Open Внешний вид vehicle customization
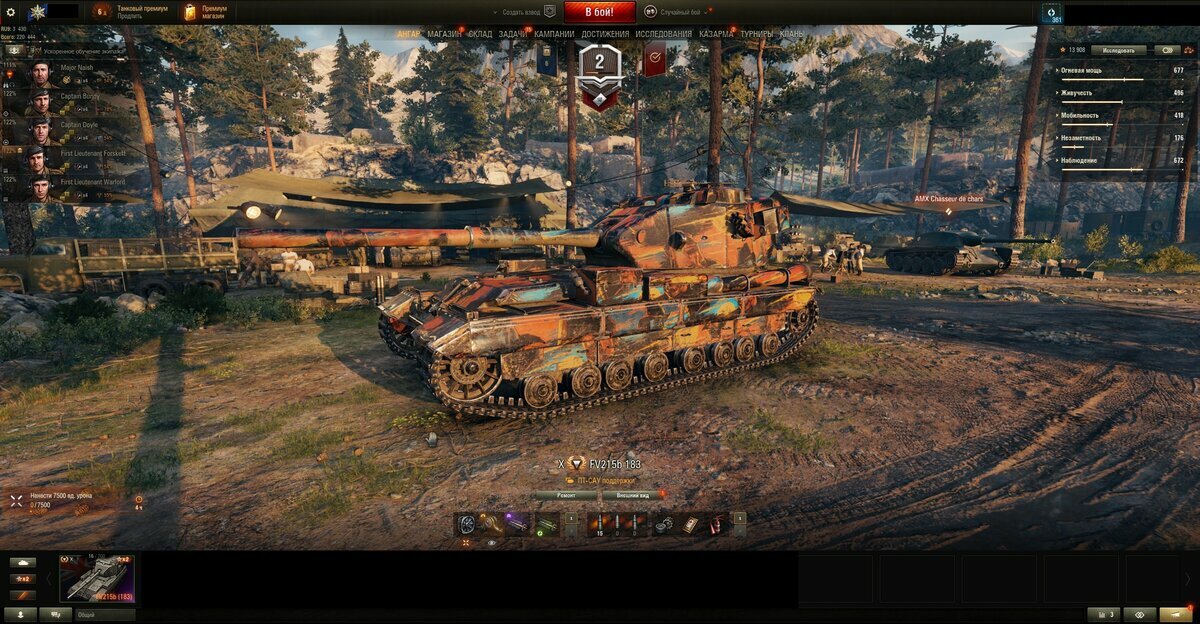Viewport: 1200px width, 624px height. 632,495
